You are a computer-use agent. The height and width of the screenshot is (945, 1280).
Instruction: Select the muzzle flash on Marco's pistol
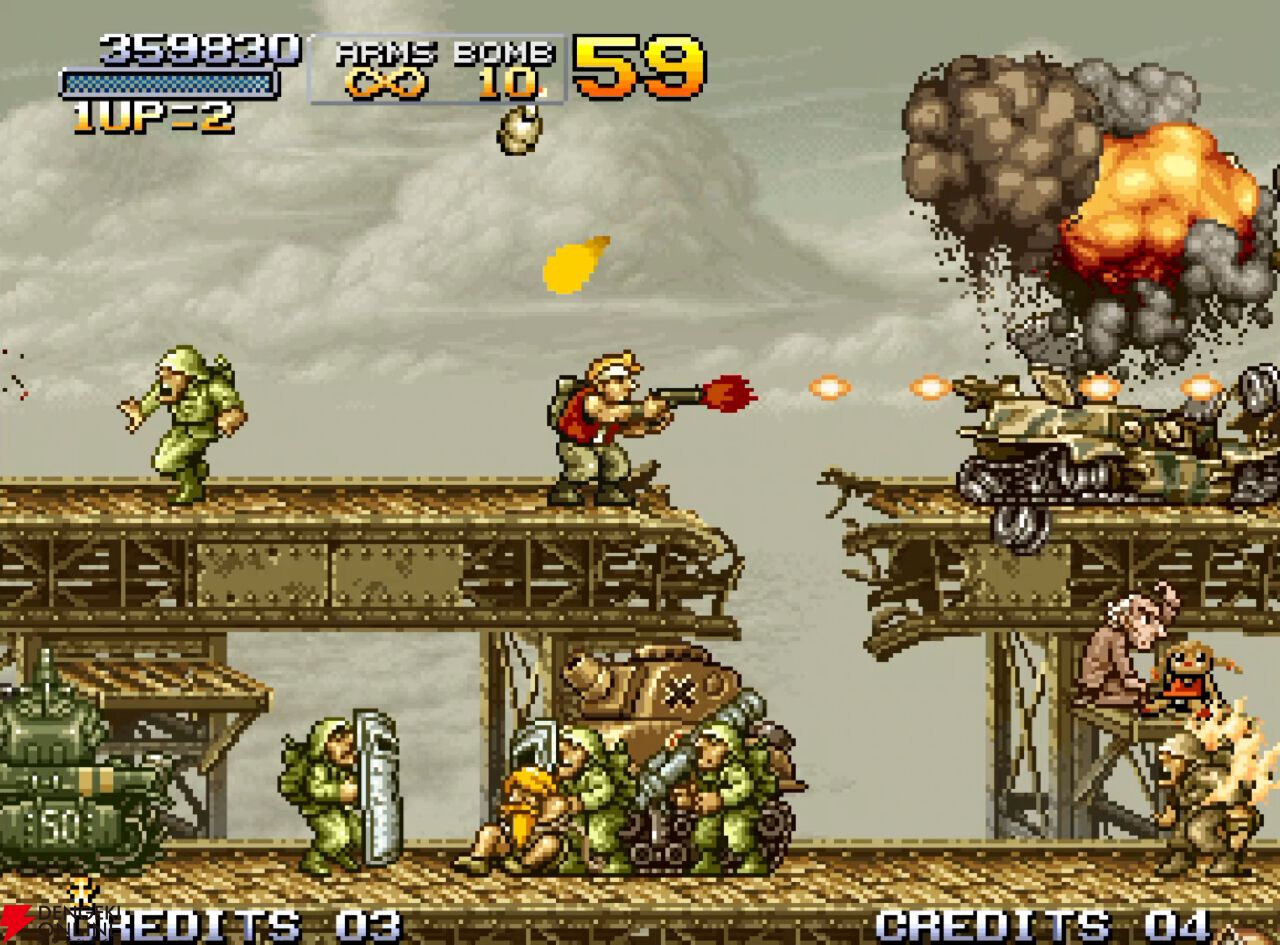(726, 394)
